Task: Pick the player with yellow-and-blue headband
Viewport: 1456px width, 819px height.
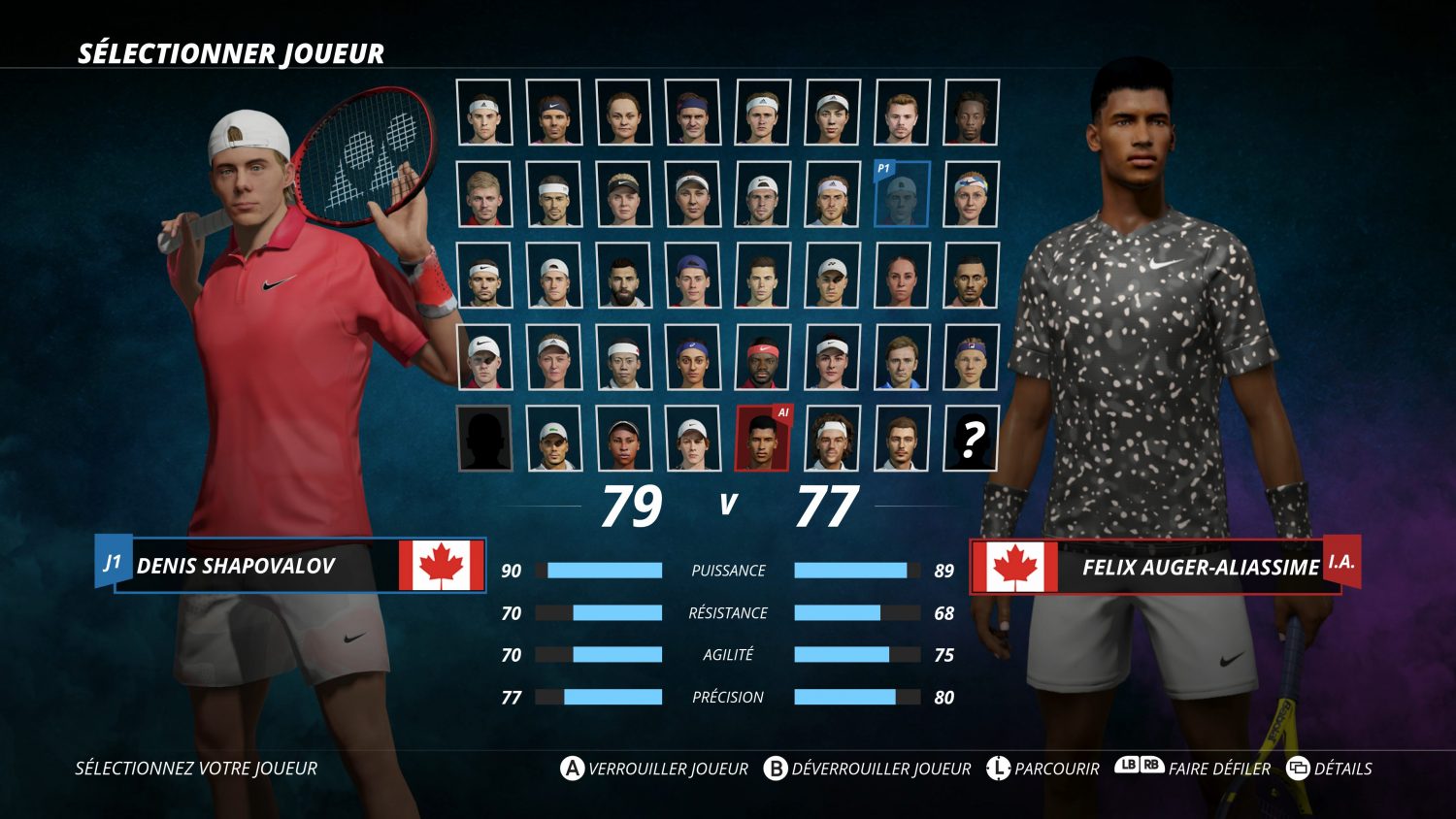Action: 971,194
